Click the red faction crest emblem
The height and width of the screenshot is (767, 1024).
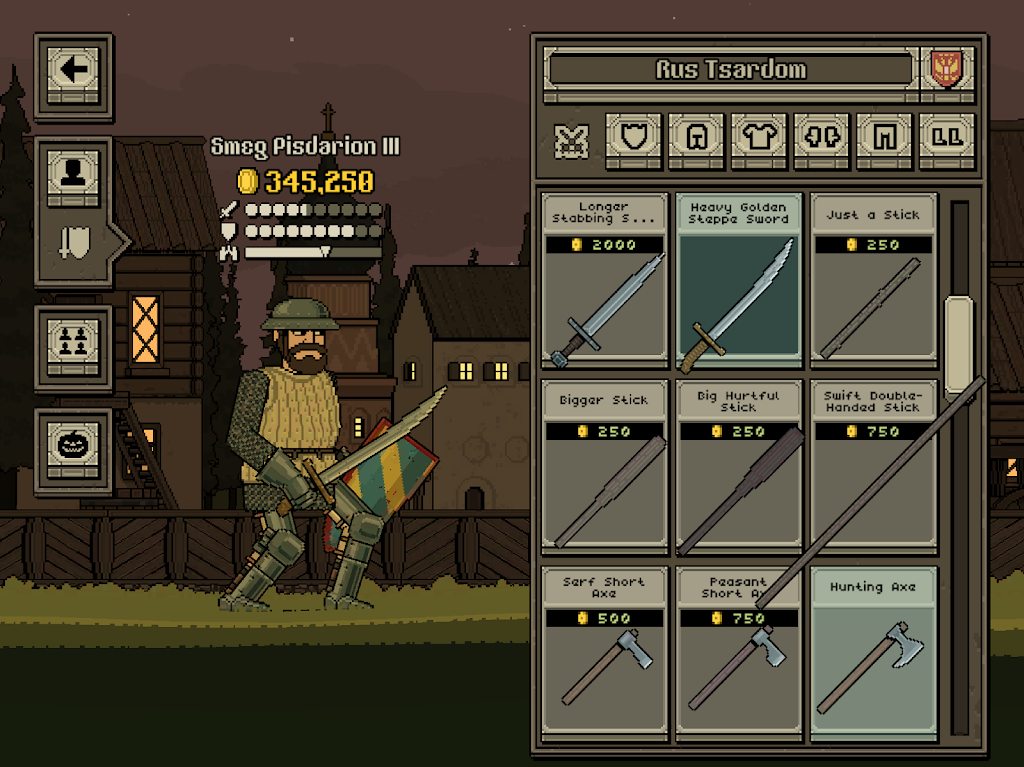(945, 69)
